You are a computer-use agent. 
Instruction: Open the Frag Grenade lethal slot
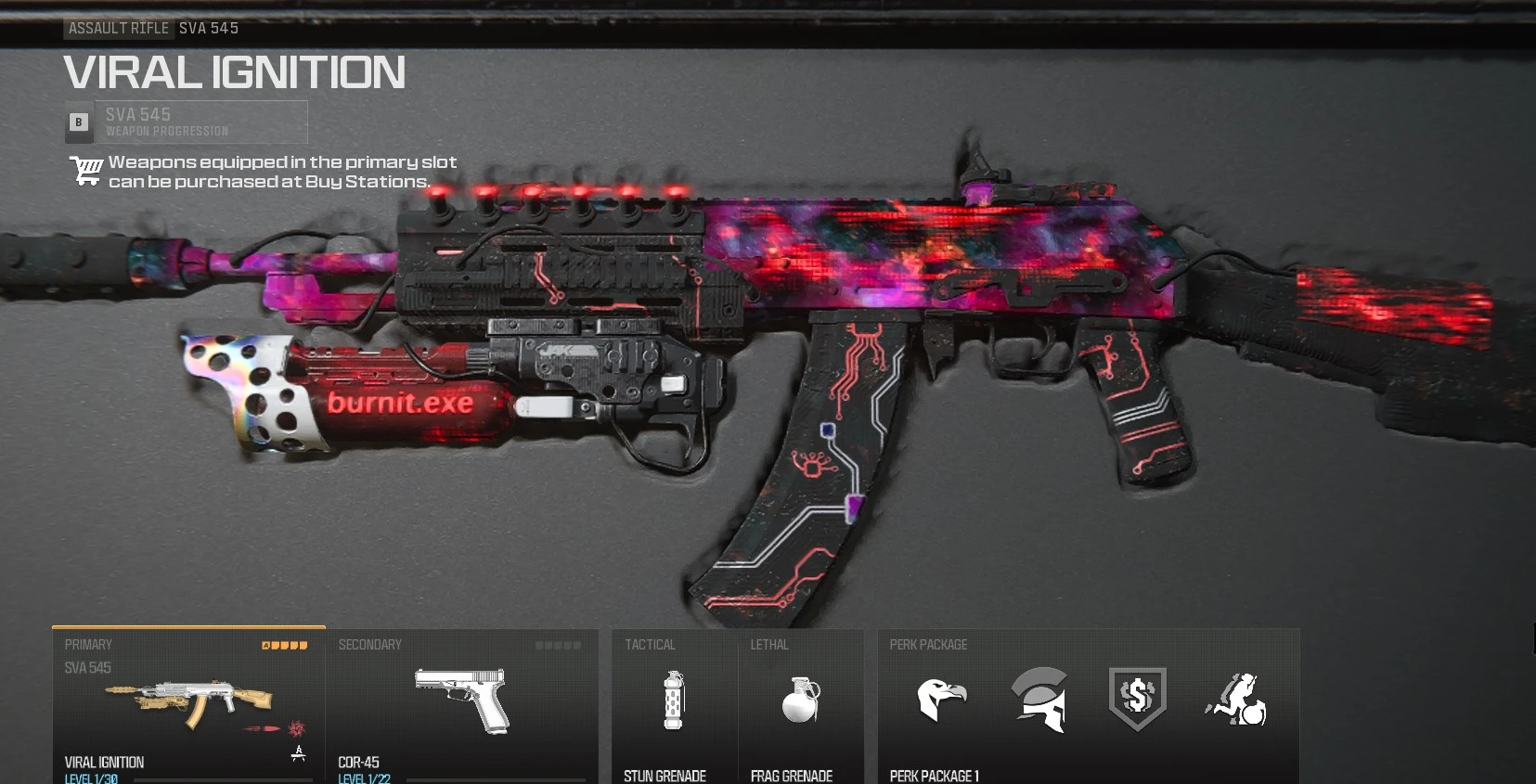[x=802, y=703]
